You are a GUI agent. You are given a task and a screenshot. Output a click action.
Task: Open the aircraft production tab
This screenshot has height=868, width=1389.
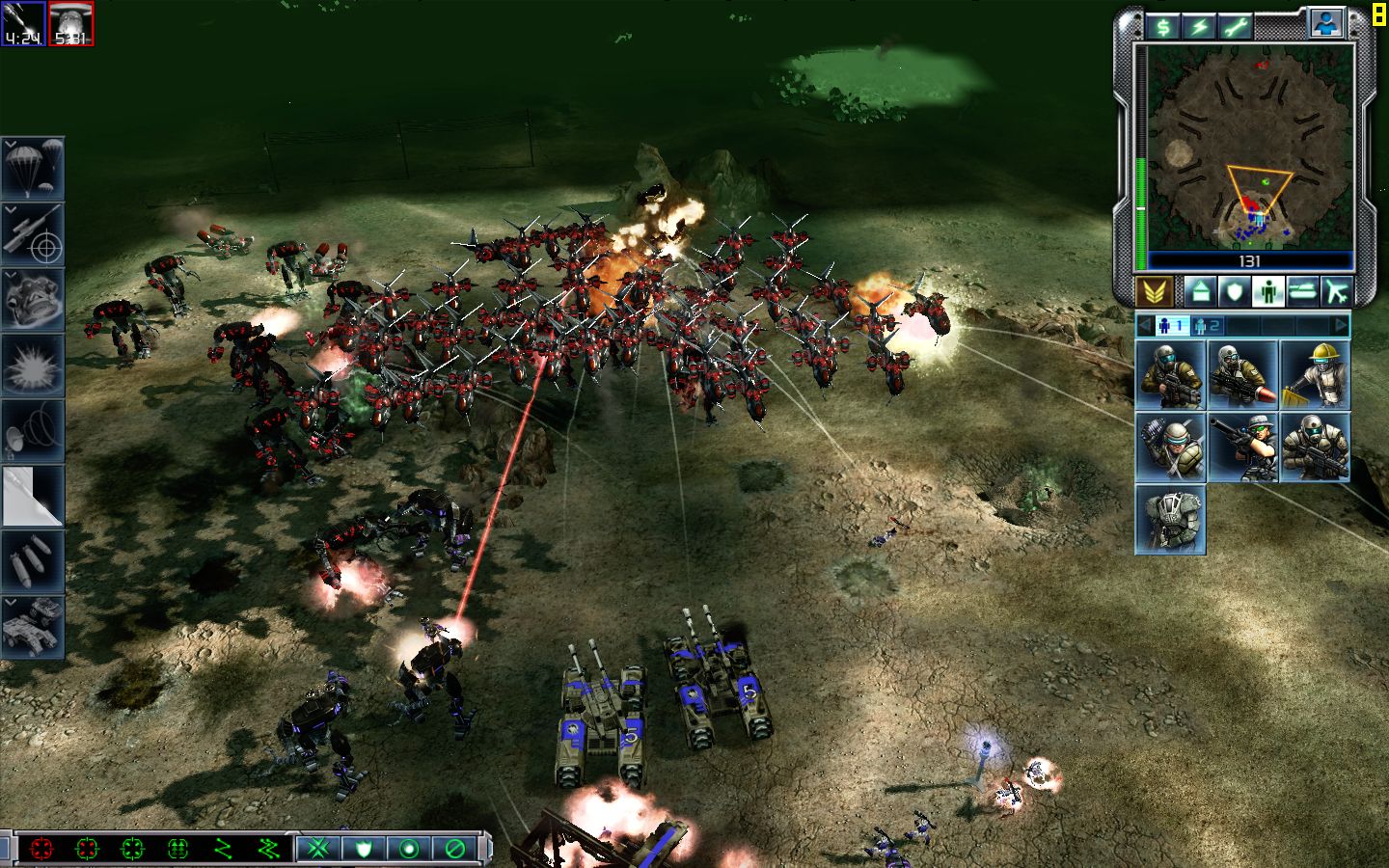(x=1336, y=291)
